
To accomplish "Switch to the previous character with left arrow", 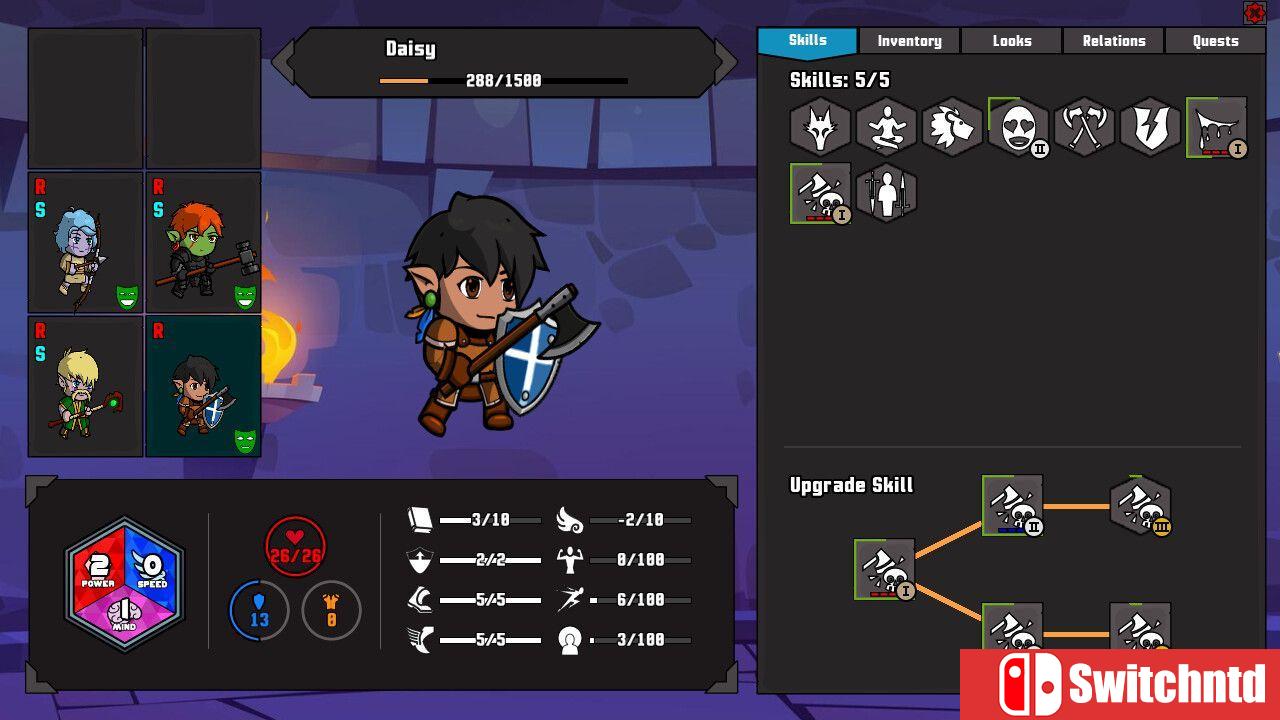I will point(284,63).
